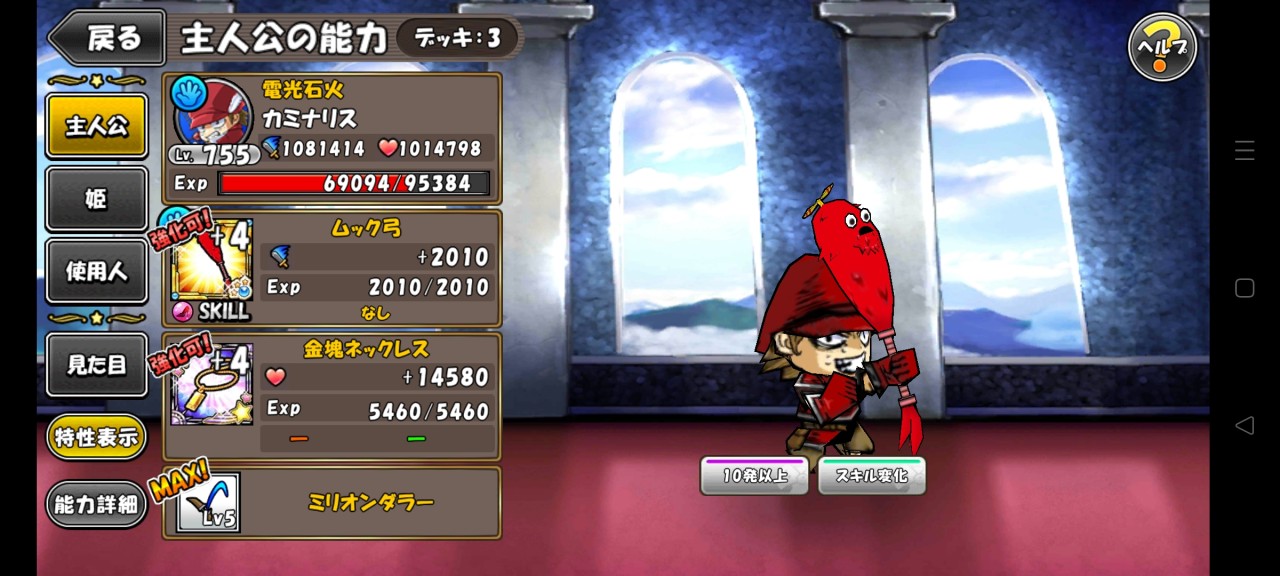Click the スキル変化 trait button
This screenshot has height=576, width=1280.
(x=872, y=476)
